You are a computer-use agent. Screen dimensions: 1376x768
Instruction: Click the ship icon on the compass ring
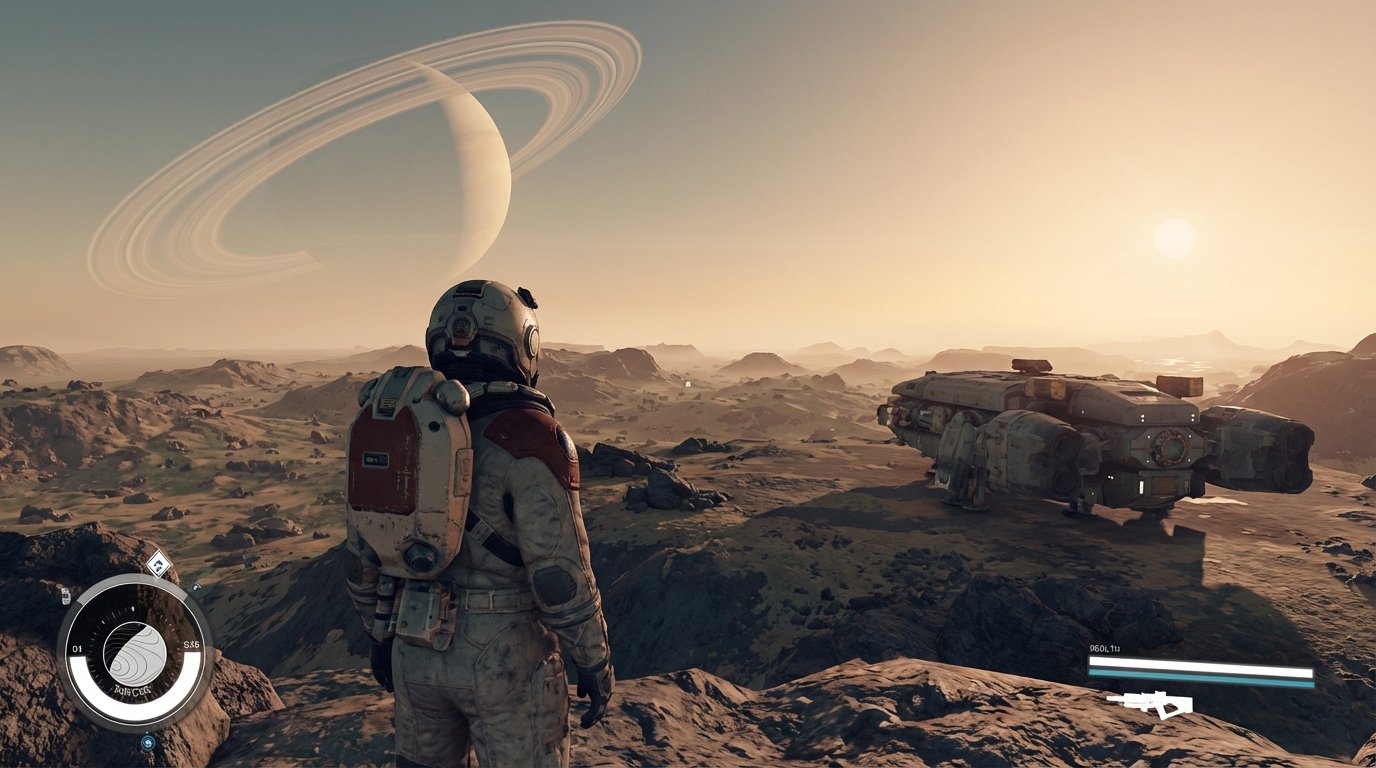(x=65, y=598)
